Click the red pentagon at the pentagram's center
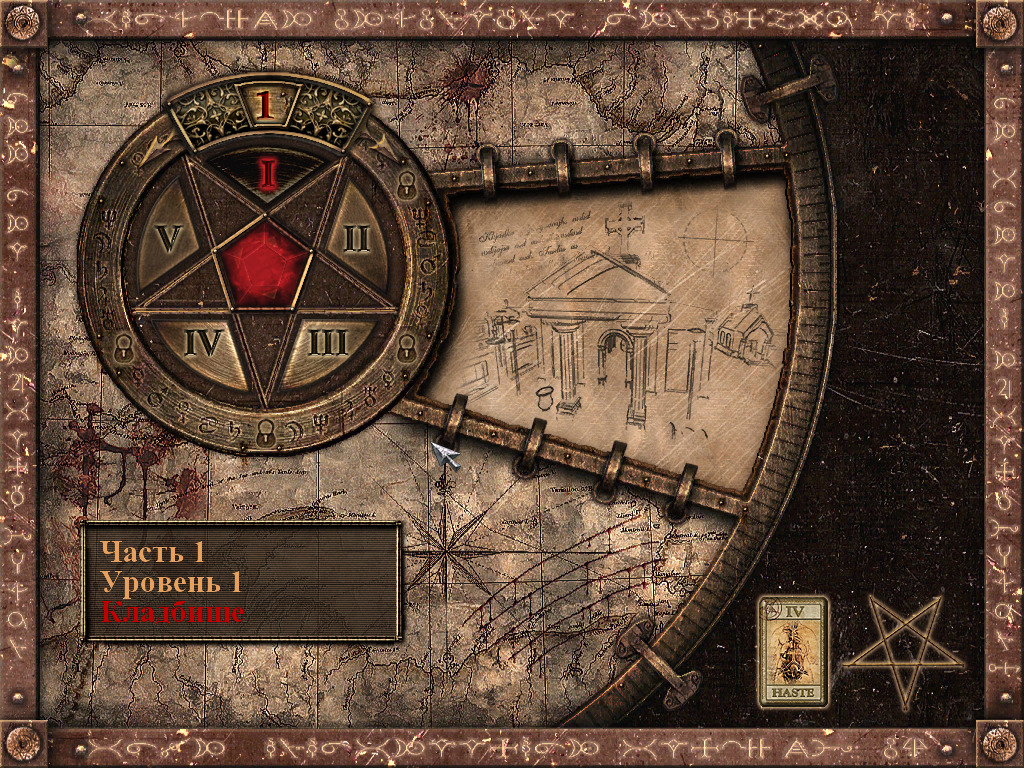 coord(265,263)
